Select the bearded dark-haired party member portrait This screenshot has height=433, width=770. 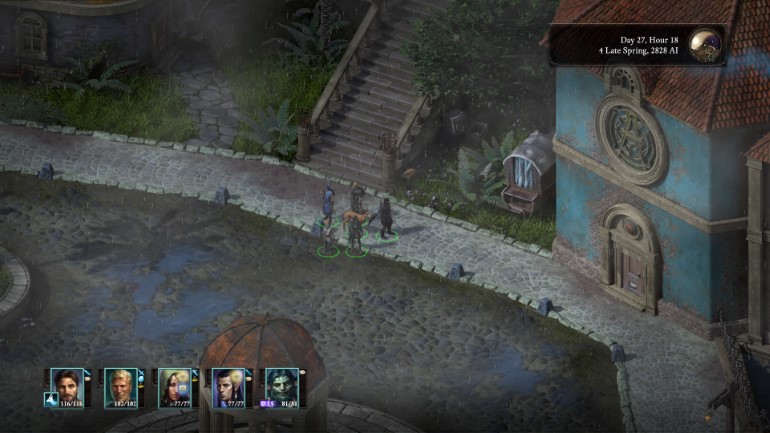pyautogui.click(x=68, y=385)
